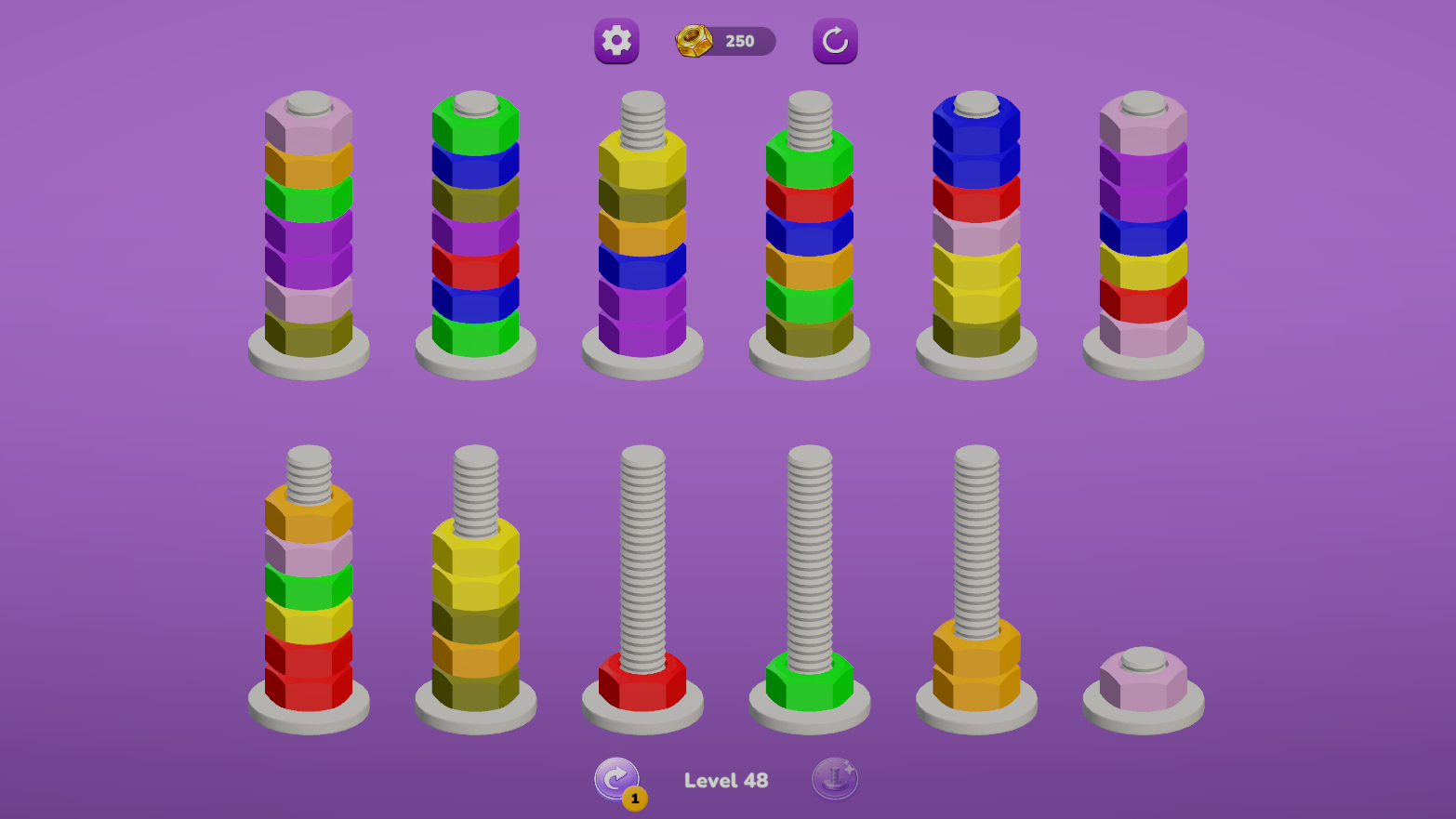
Task: Click the Level 48 label
Action: tap(726, 780)
